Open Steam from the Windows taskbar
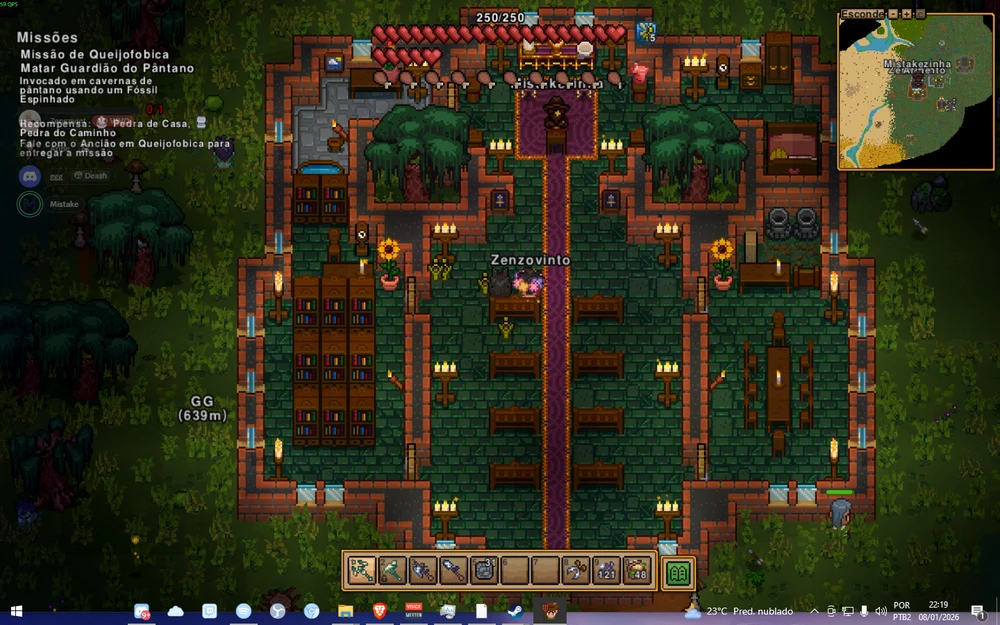 513,611
